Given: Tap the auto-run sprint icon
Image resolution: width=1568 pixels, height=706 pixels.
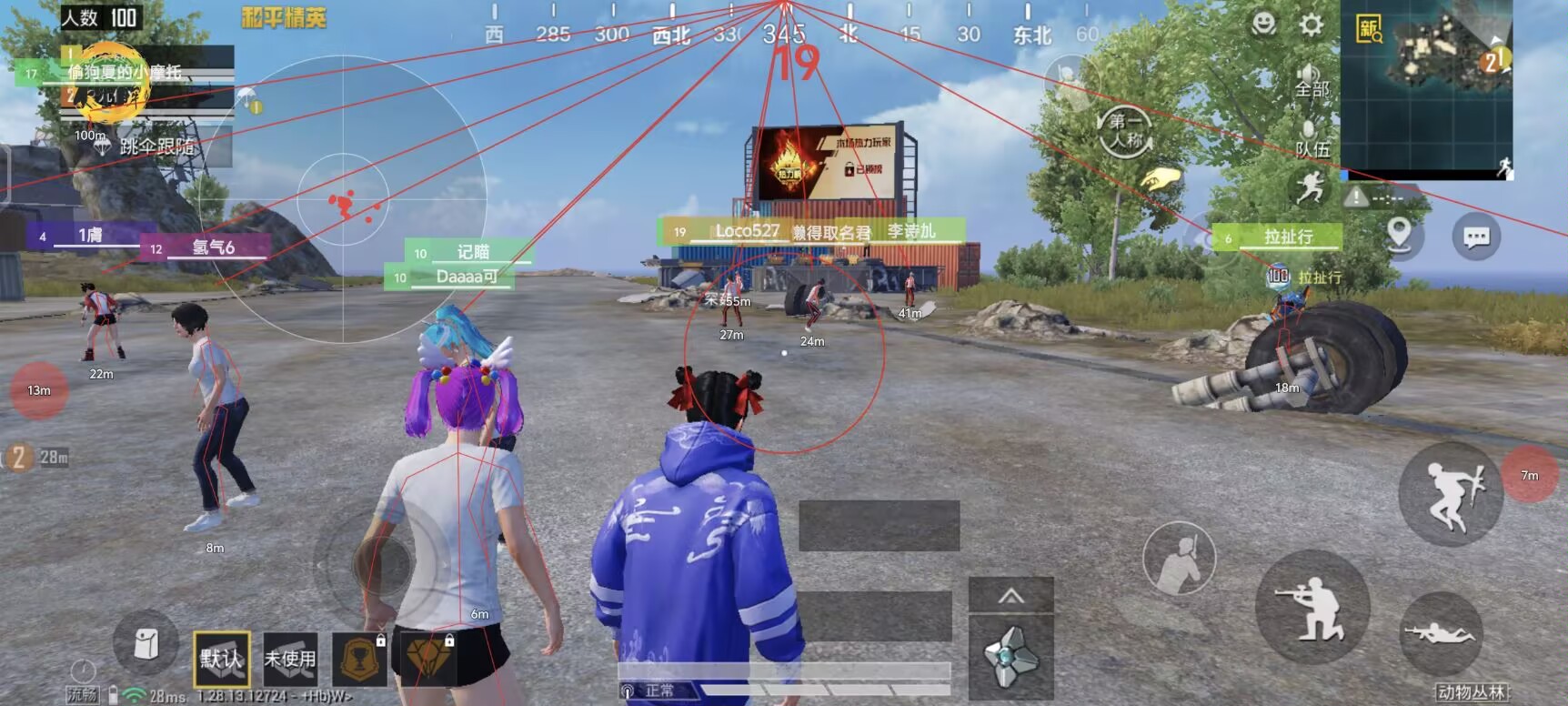Looking at the screenshot, I should pyautogui.click(x=1310, y=191).
